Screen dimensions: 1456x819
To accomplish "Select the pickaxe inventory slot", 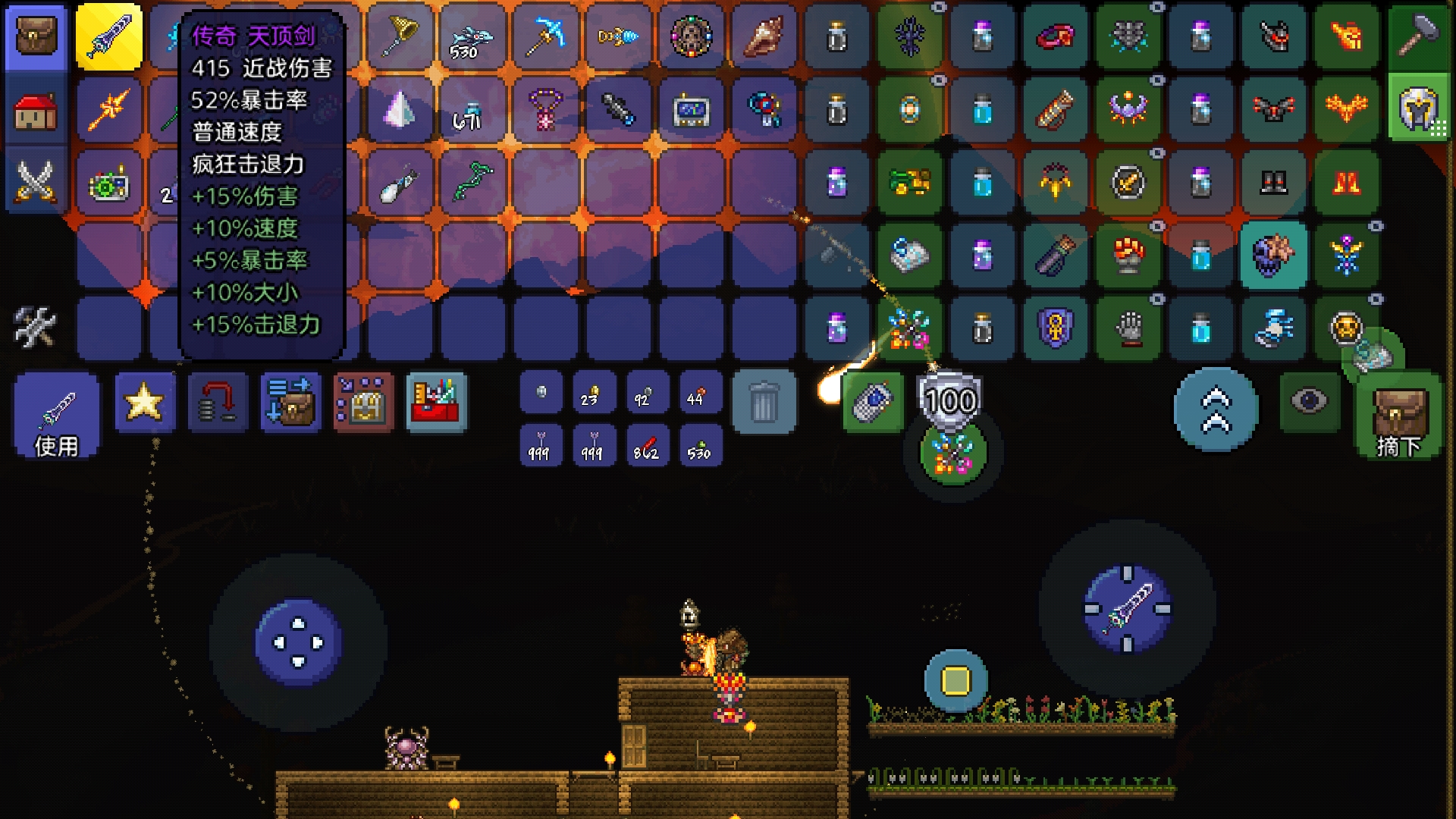I will (546, 36).
